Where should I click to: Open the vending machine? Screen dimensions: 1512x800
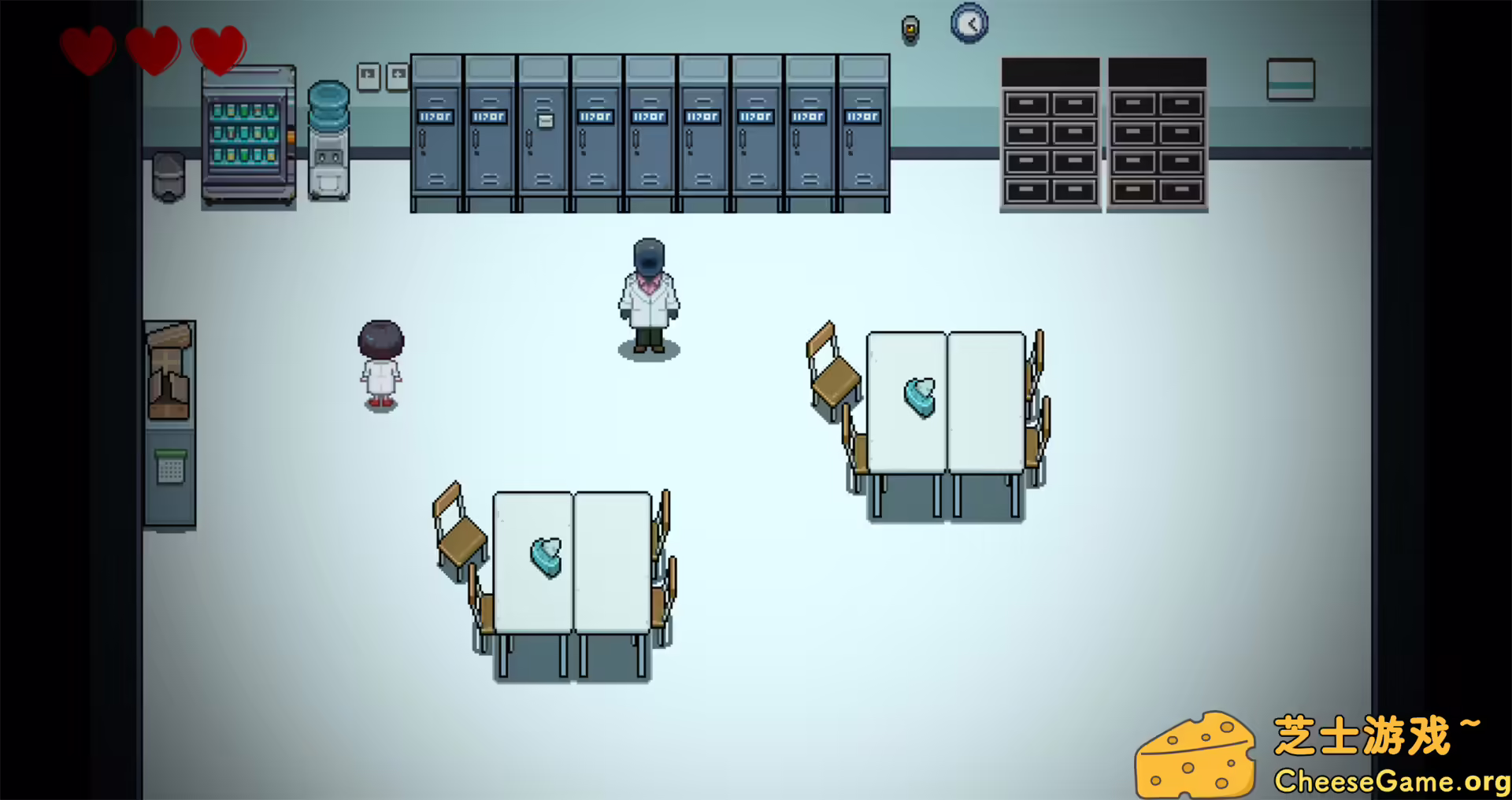tap(246, 134)
